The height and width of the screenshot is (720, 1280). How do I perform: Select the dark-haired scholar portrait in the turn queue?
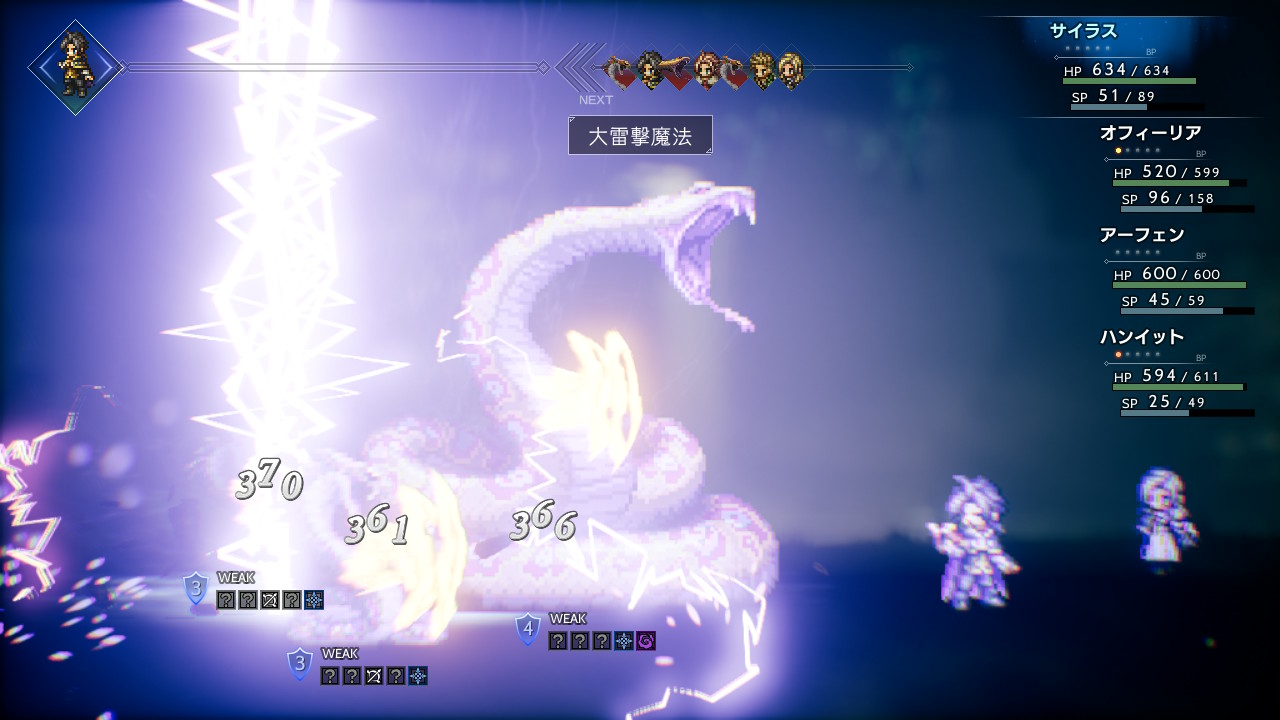[x=651, y=69]
